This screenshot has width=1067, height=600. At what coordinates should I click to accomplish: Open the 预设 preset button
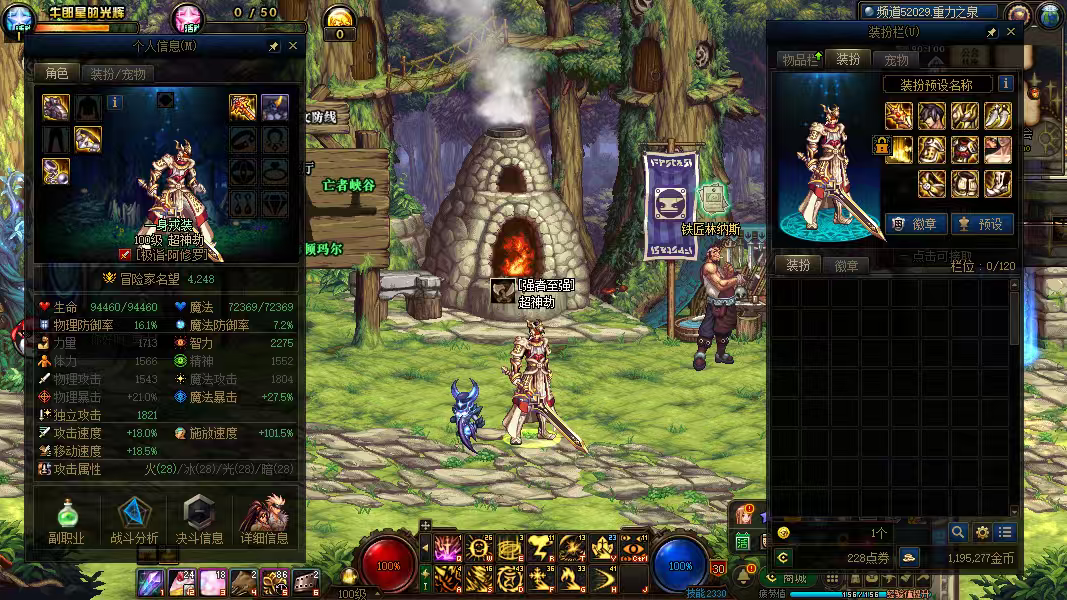click(981, 224)
